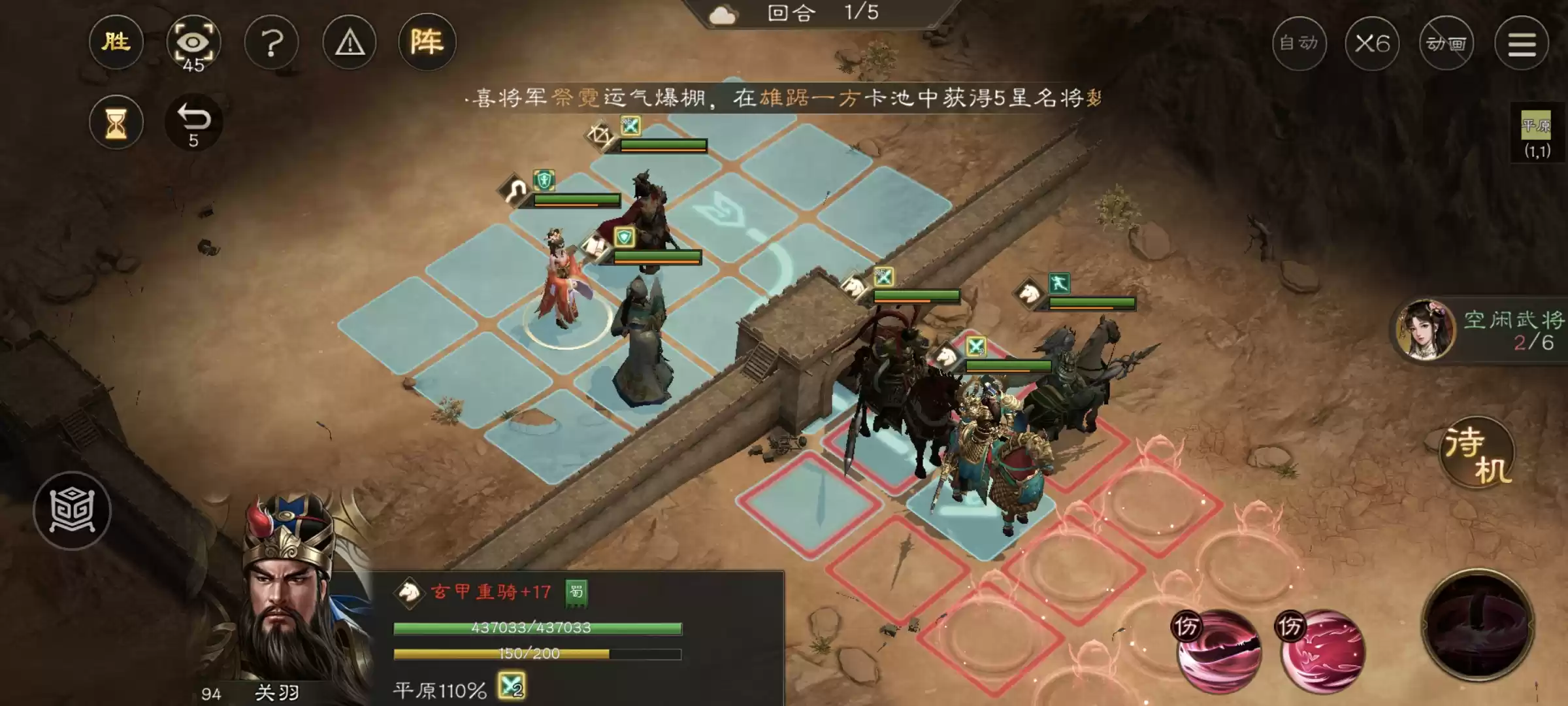Image resolution: width=1568 pixels, height=706 pixels.
Task: Open the 阵 formation panel
Action: [x=428, y=42]
